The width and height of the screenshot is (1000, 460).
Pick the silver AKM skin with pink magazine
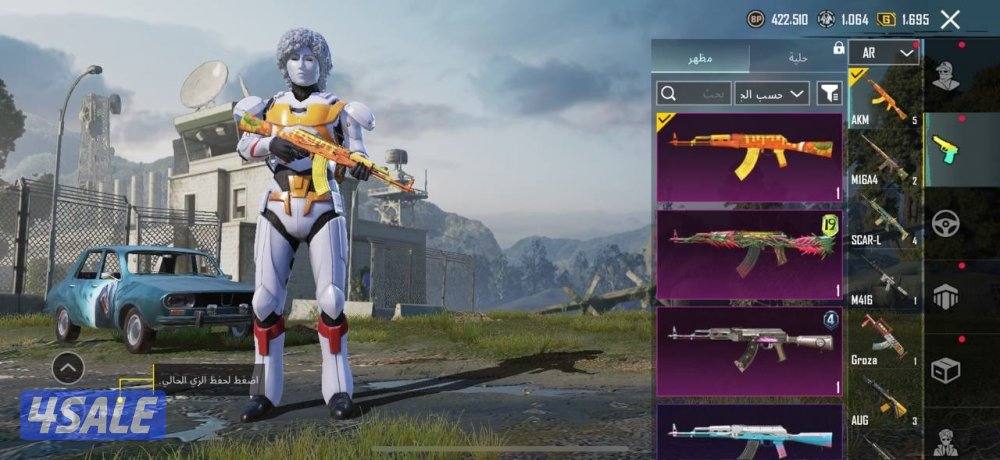(749, 350)
